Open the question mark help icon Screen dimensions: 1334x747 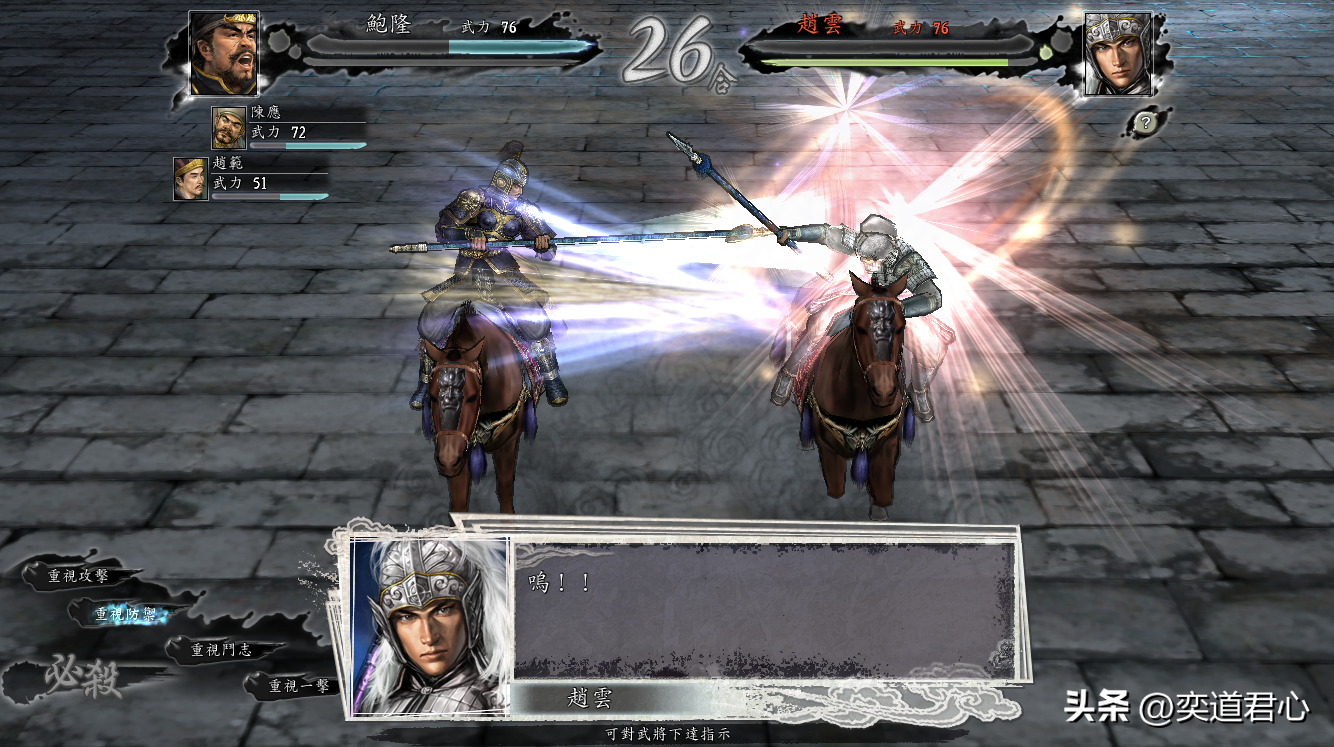pyautogui.click(x=1145, y=122)
